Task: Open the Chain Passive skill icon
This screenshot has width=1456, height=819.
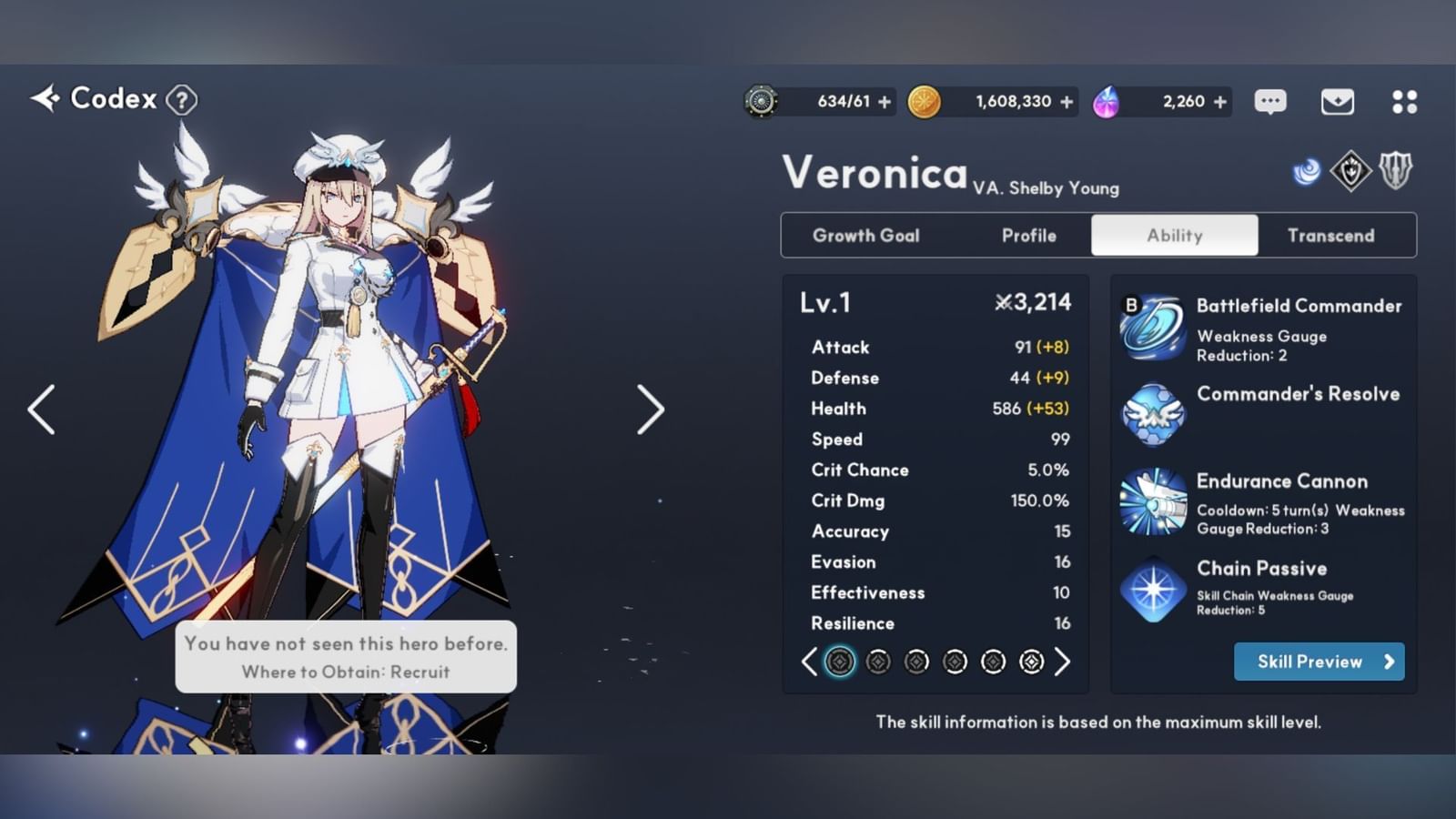Action: (x=1152, y=590)
